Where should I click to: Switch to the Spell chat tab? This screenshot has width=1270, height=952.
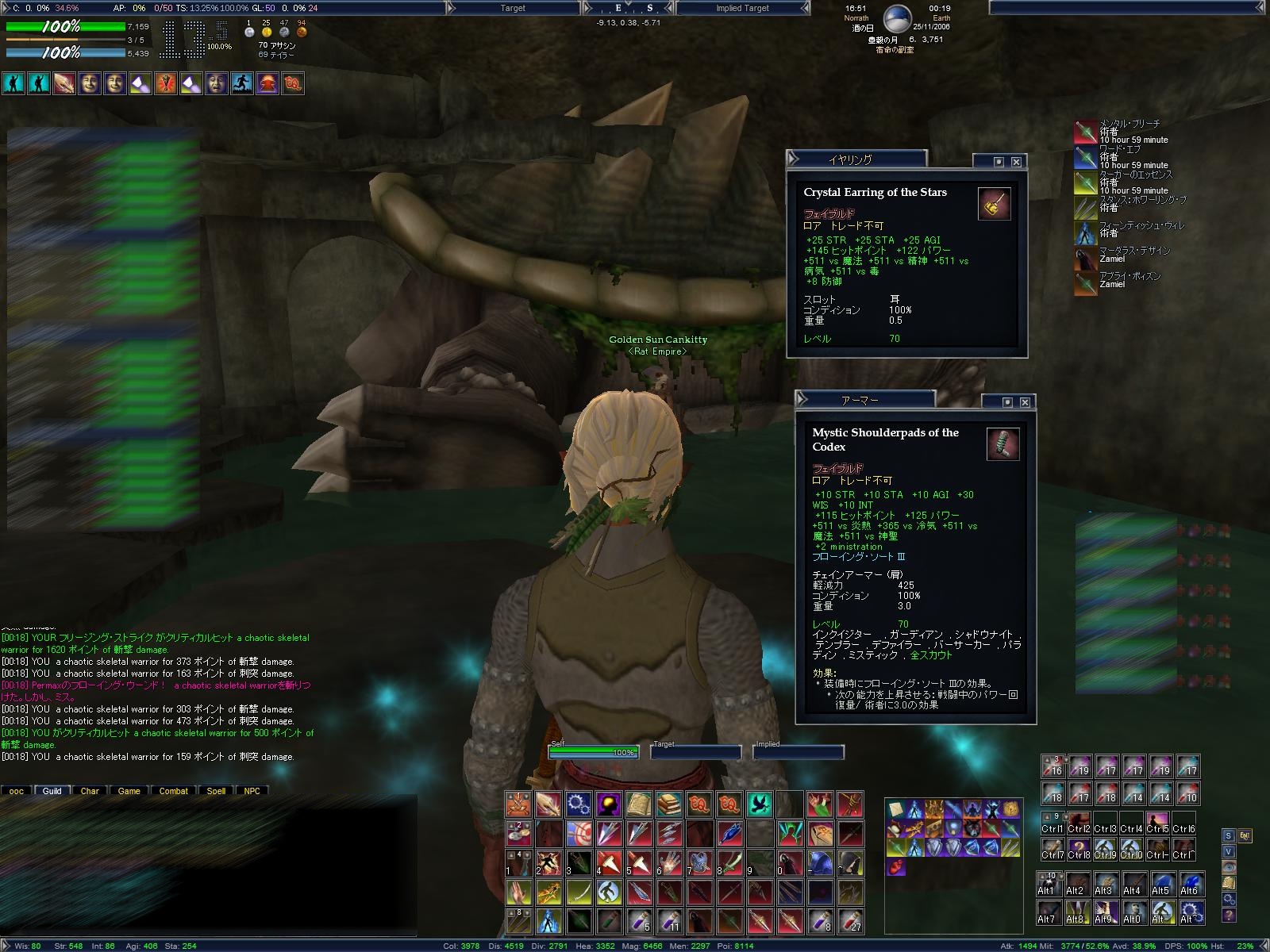(216, 791)
